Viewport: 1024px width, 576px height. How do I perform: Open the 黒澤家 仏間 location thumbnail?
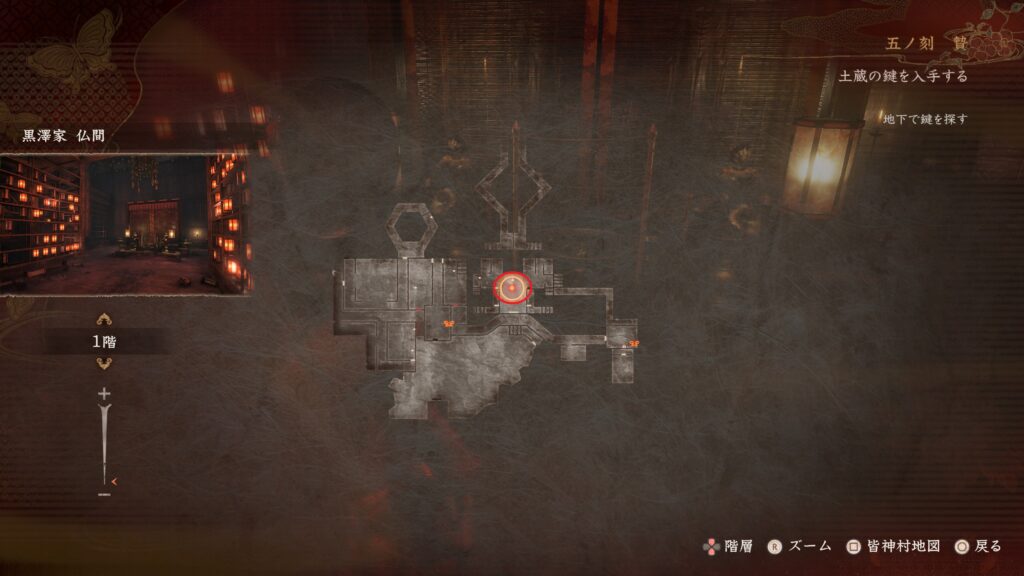pyautogui.click(x=126, y=224)
